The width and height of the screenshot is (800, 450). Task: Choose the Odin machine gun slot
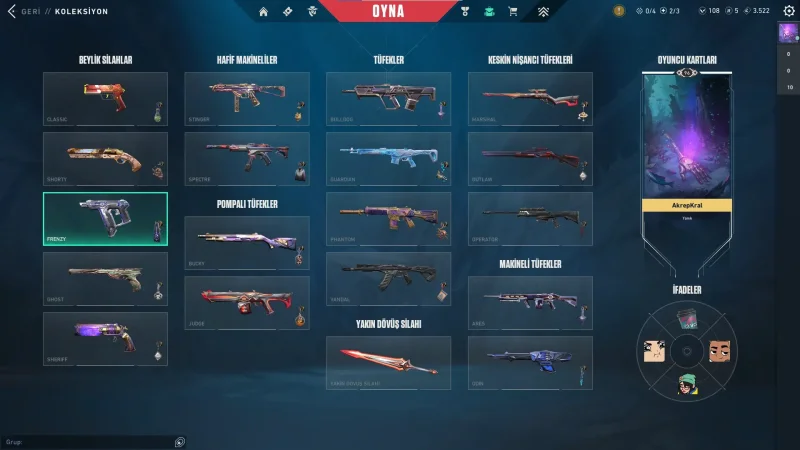point(530,362)
